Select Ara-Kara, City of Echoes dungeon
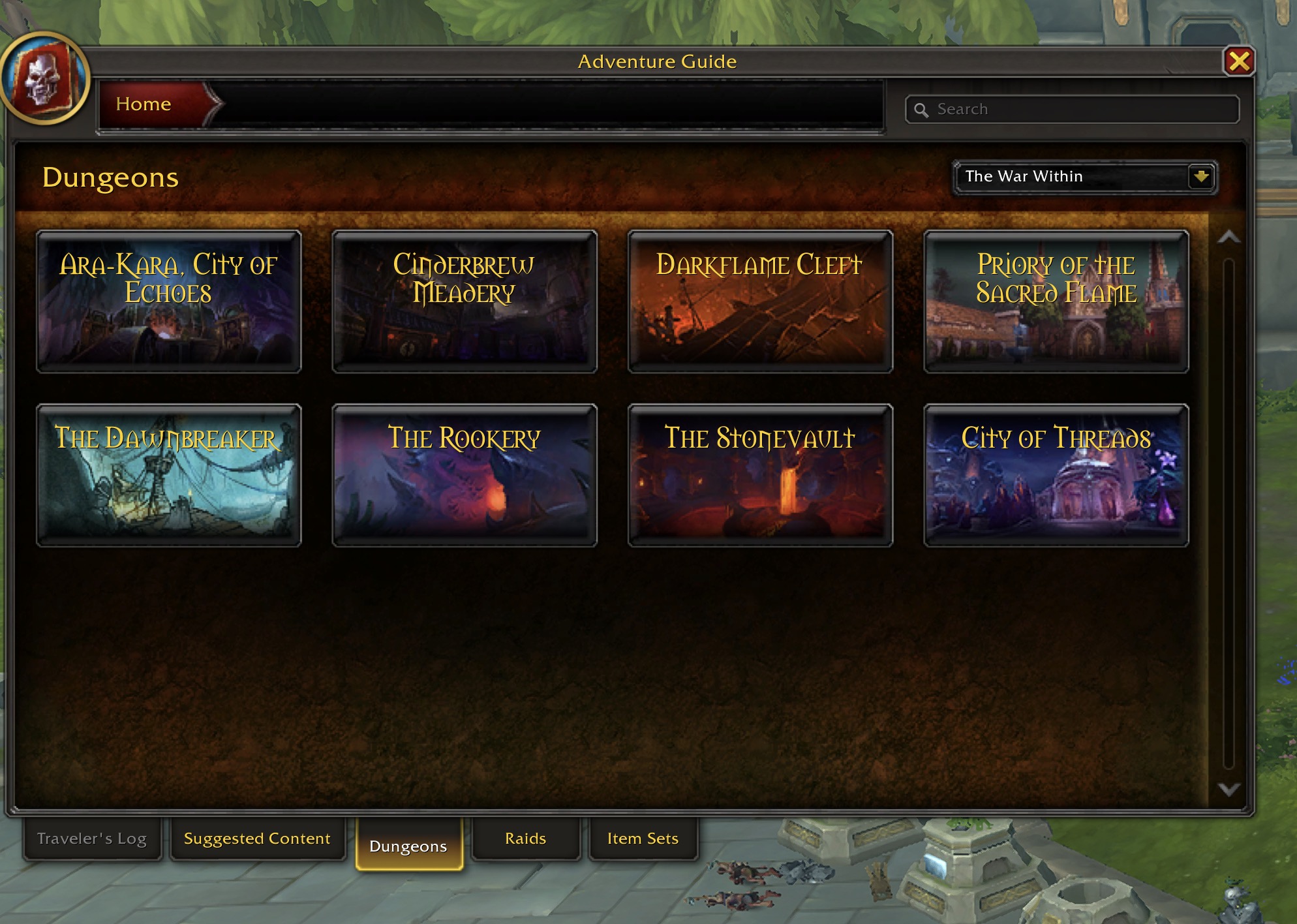Viewport: 1297px width, 924px height. [x=169, y=301]
